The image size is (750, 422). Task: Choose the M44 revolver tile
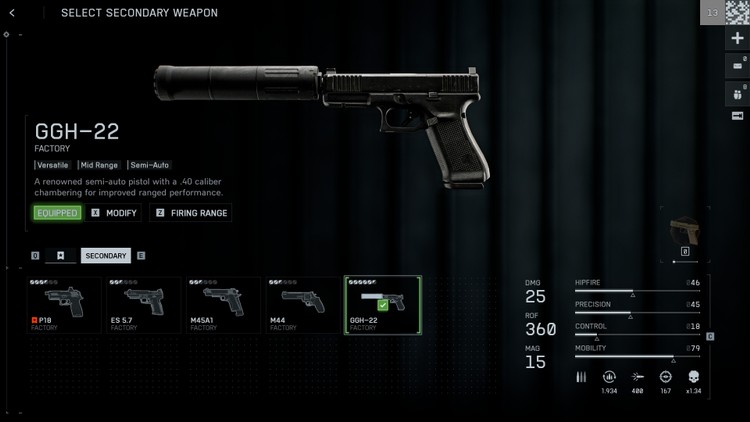pyautogui.click(x=303, y=305)
